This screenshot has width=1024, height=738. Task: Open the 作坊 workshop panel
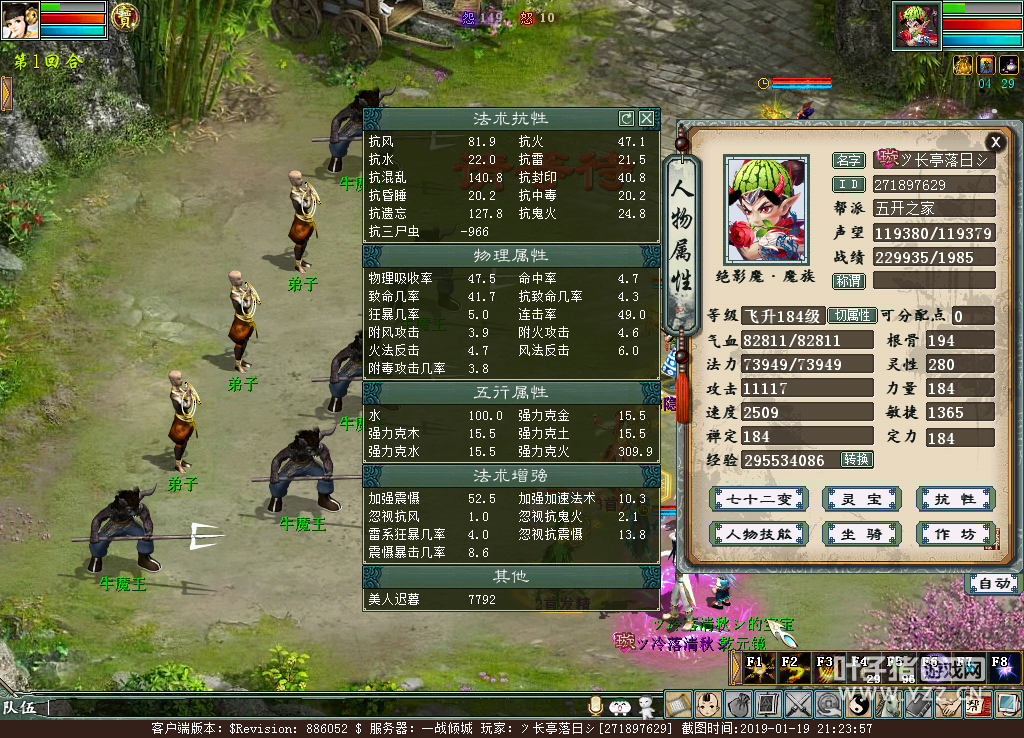(x=954, y=534)
